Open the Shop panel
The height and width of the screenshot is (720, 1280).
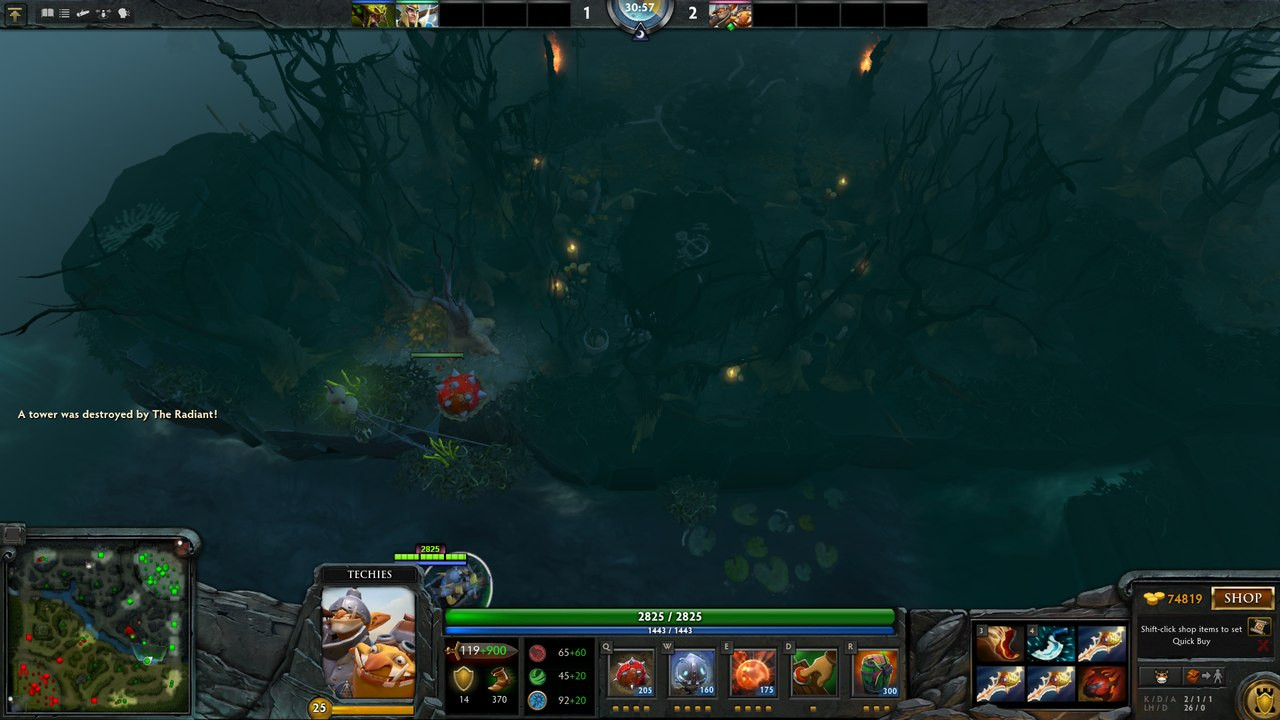tap(1242, 598)
